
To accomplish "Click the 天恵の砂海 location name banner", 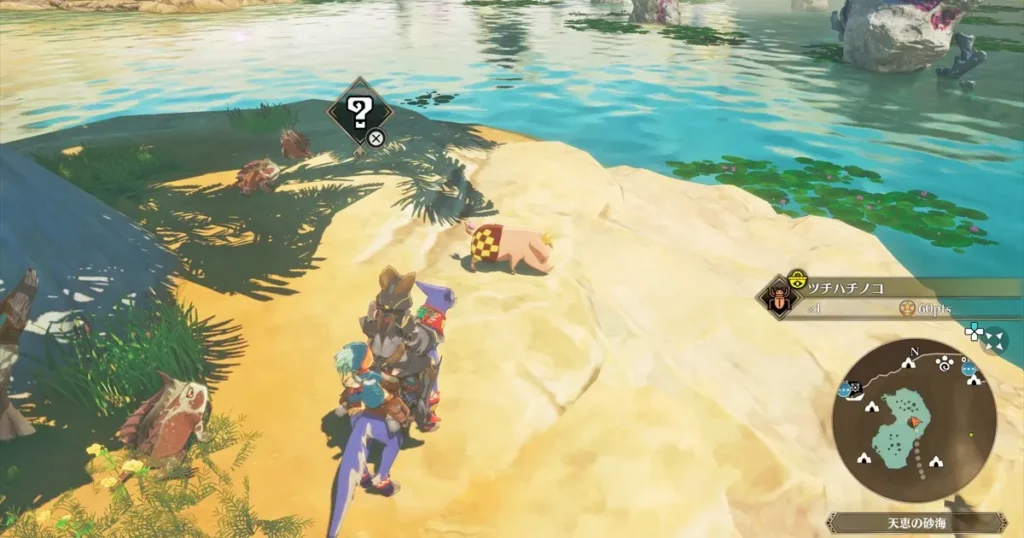I will tap(915, 522).
